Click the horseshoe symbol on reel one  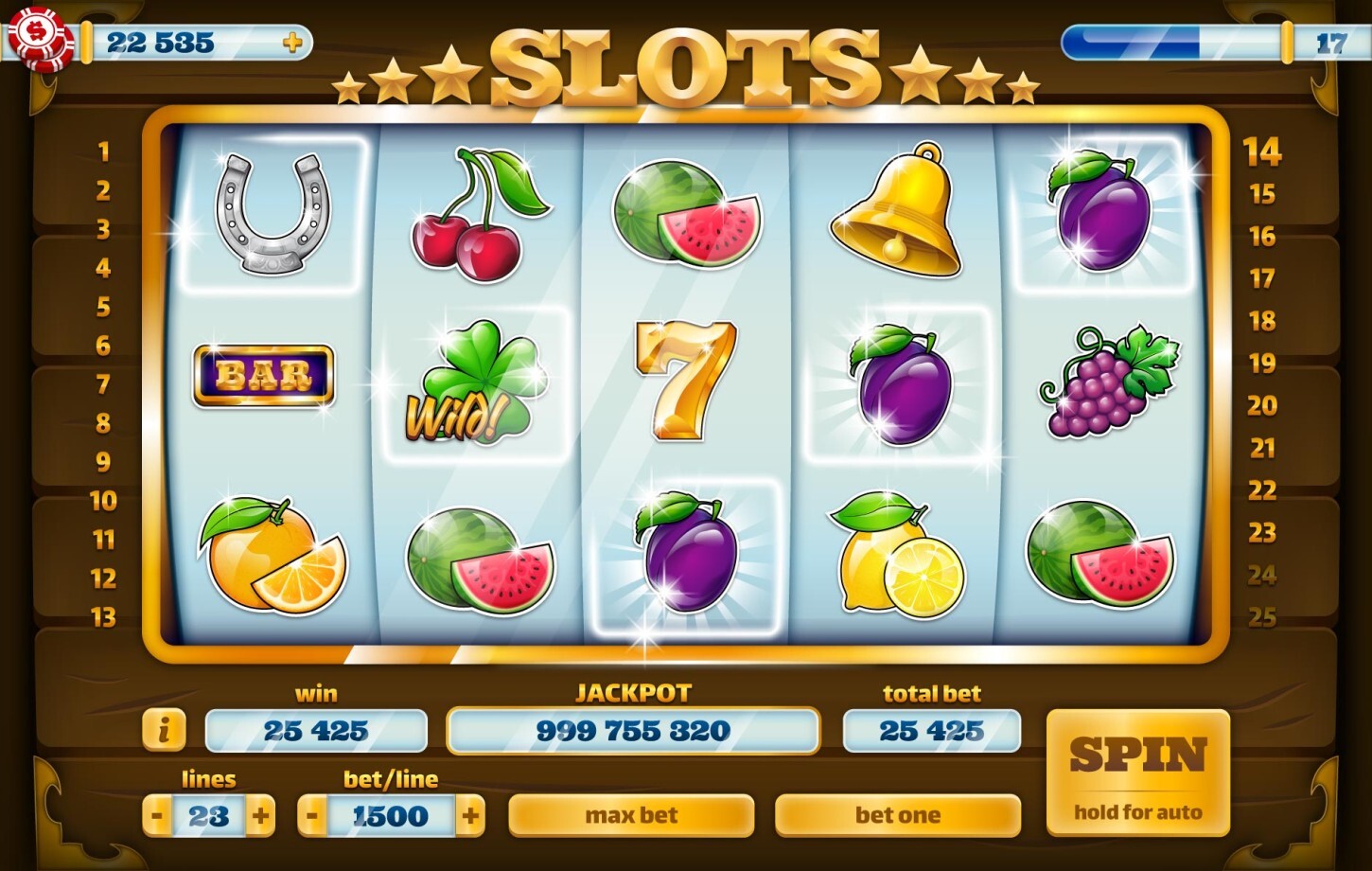268,213
